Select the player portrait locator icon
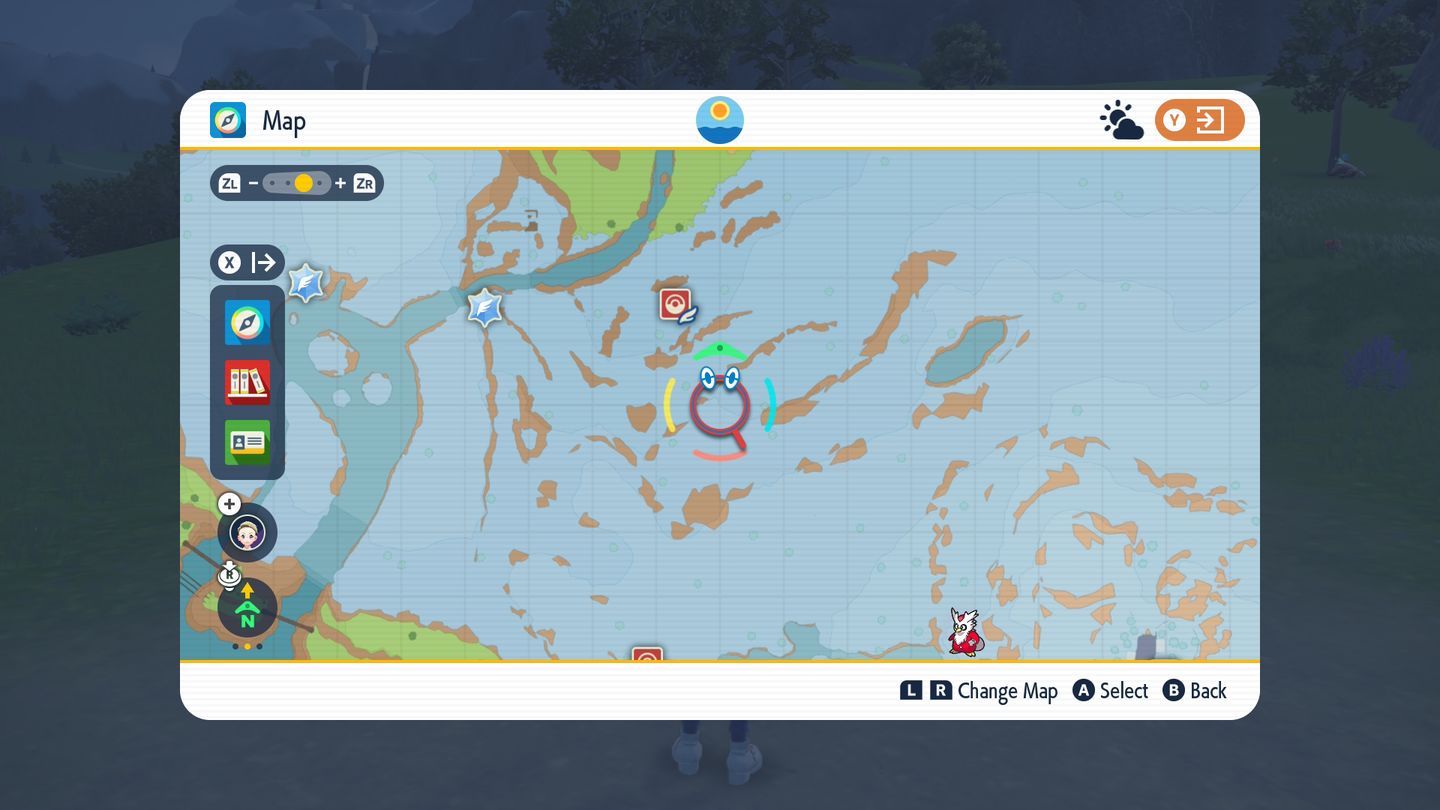This screenshot has width=1440, height=810. coord(247,532)
